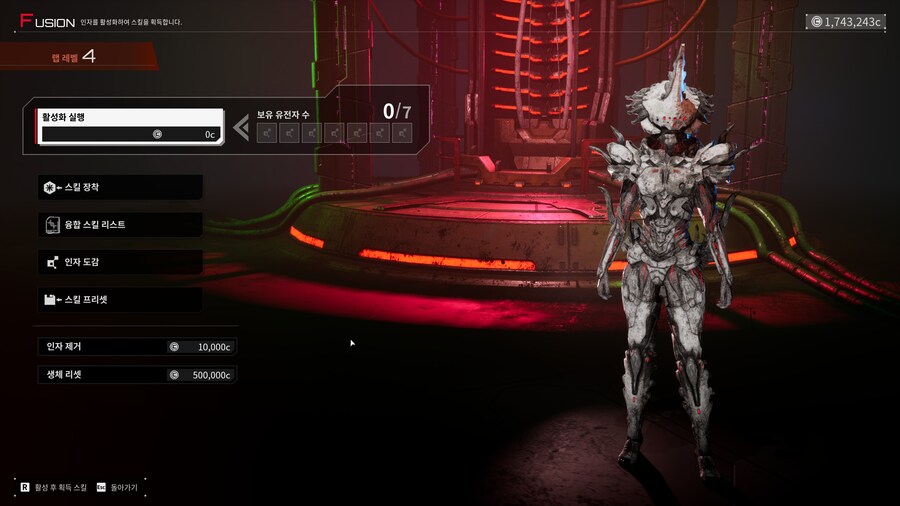Screen dimensions: 900x506
Task: Open the 스킬 장착 skill equip menu
Action: click(120, 187)
